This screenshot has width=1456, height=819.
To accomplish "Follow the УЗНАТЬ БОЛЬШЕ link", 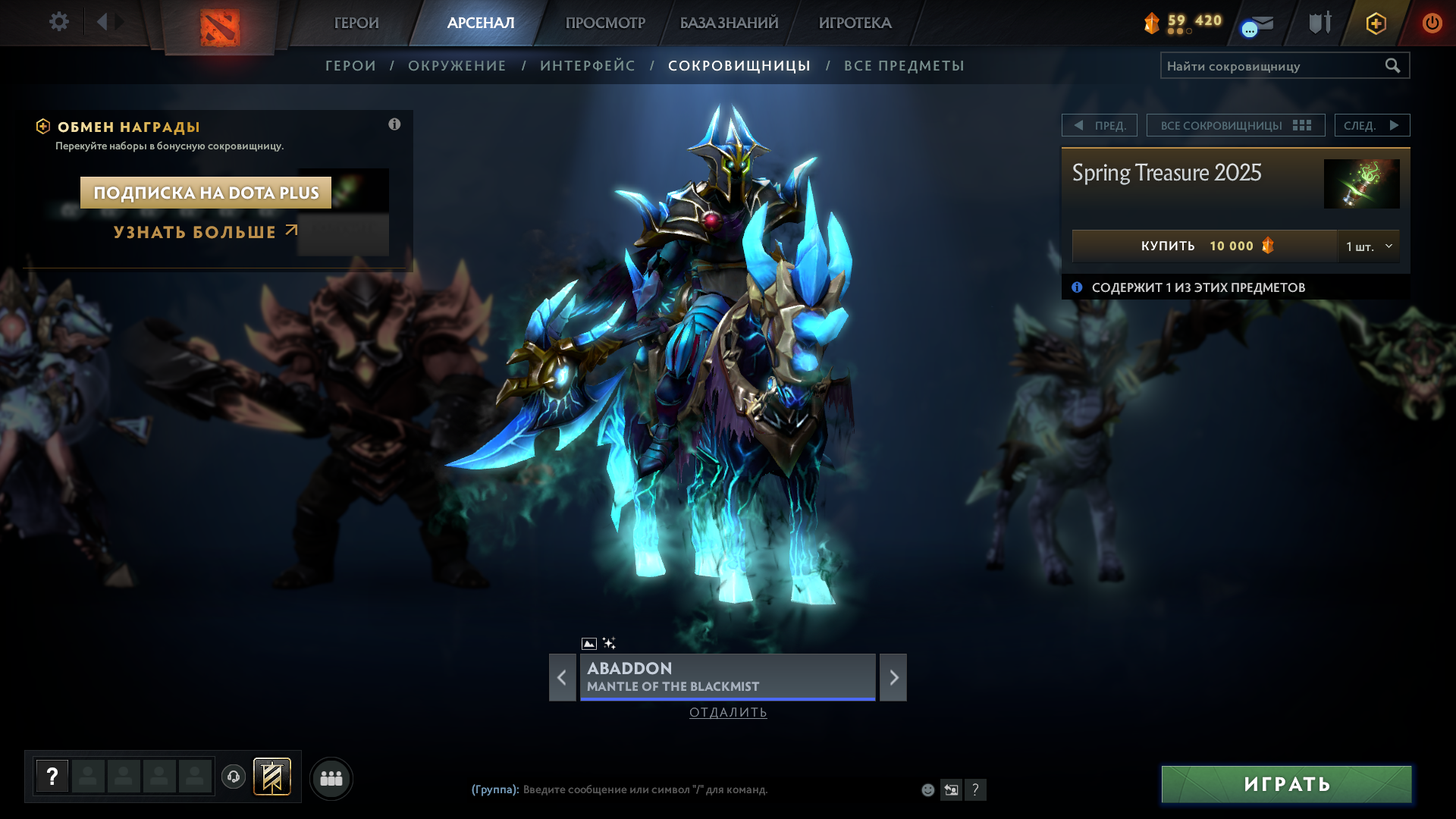I will 205,232.
